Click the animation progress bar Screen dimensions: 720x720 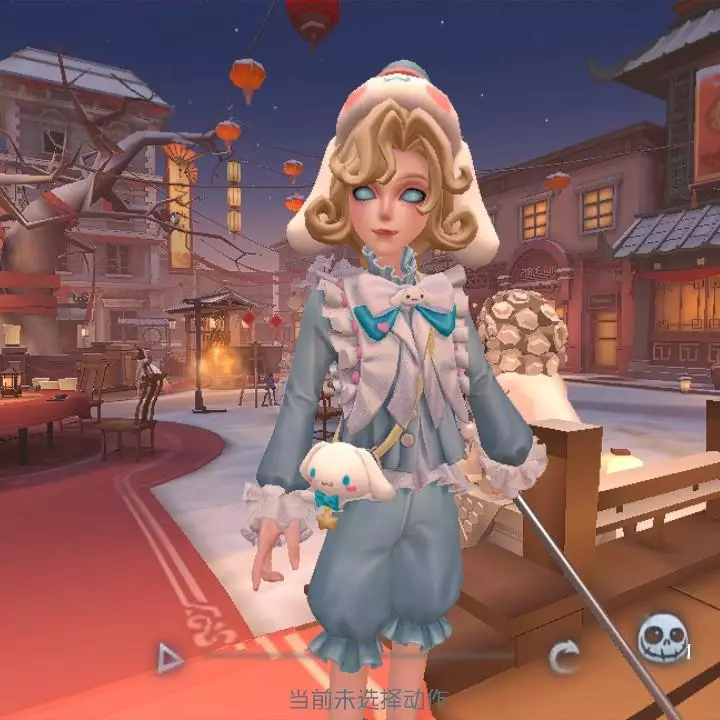(x=360, y=656)
